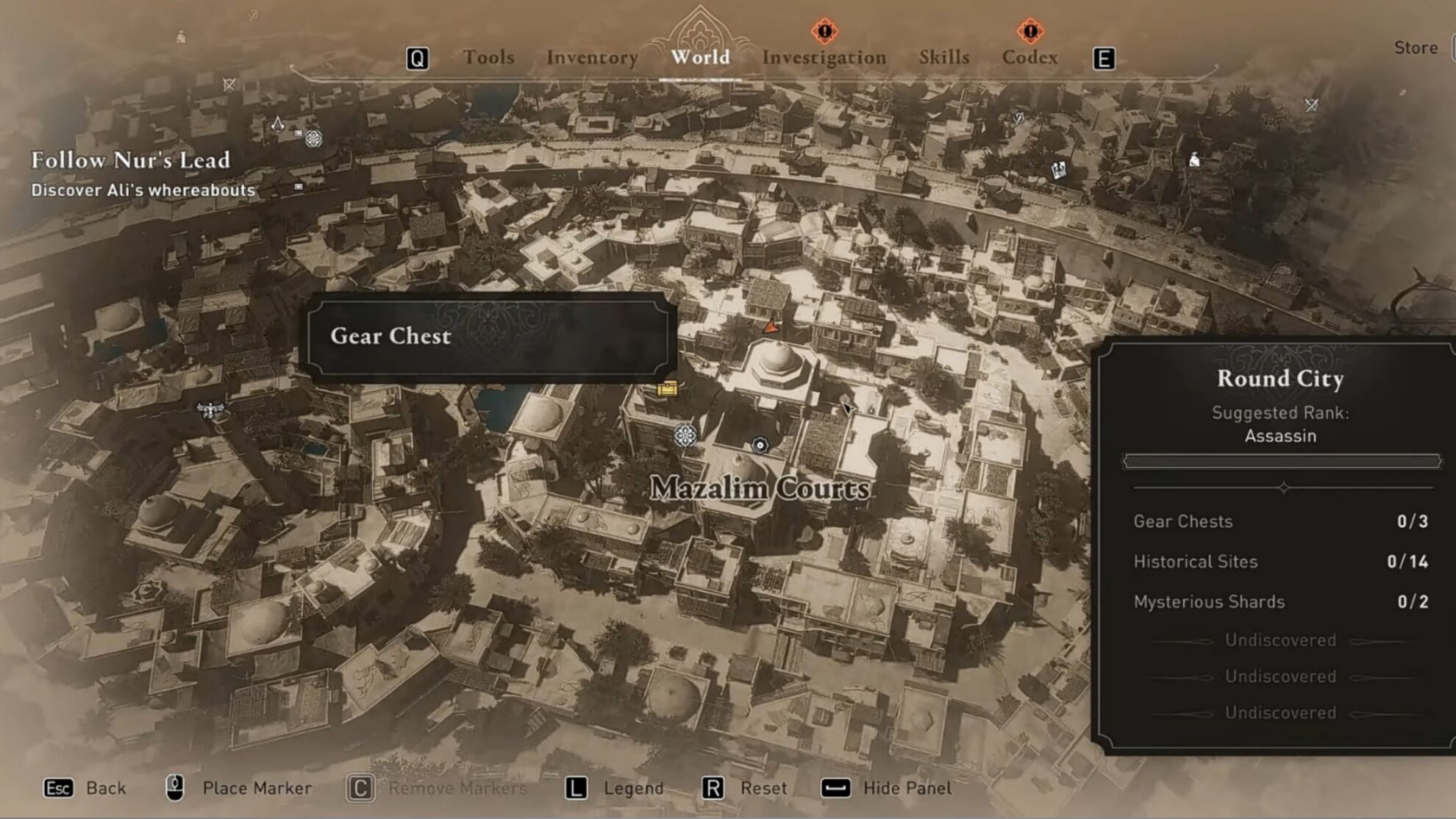Image resolution: width=1456 pixels, height=819 pixels.
Task: Click the Assassin rank progress bar
Action: point(1280,462)
